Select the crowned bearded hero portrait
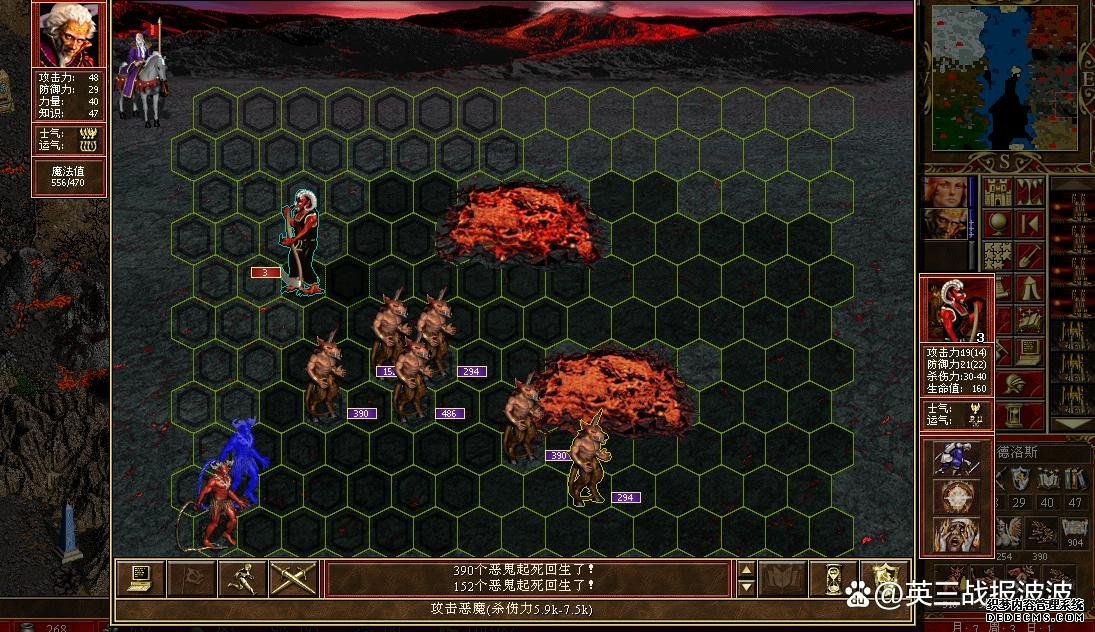Image resolution: width=1095 pixels, height=632 pixels. [x=945, y=224]
